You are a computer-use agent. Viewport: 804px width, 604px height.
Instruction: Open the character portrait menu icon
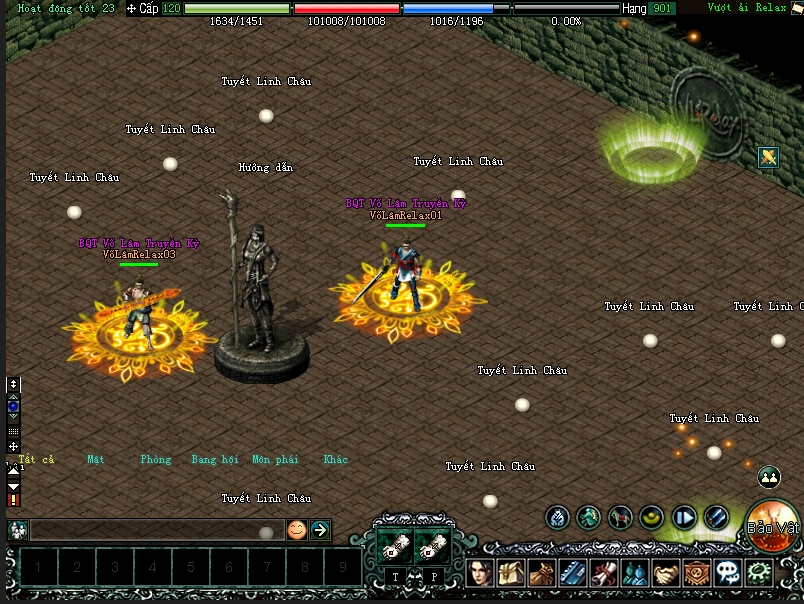479,574
